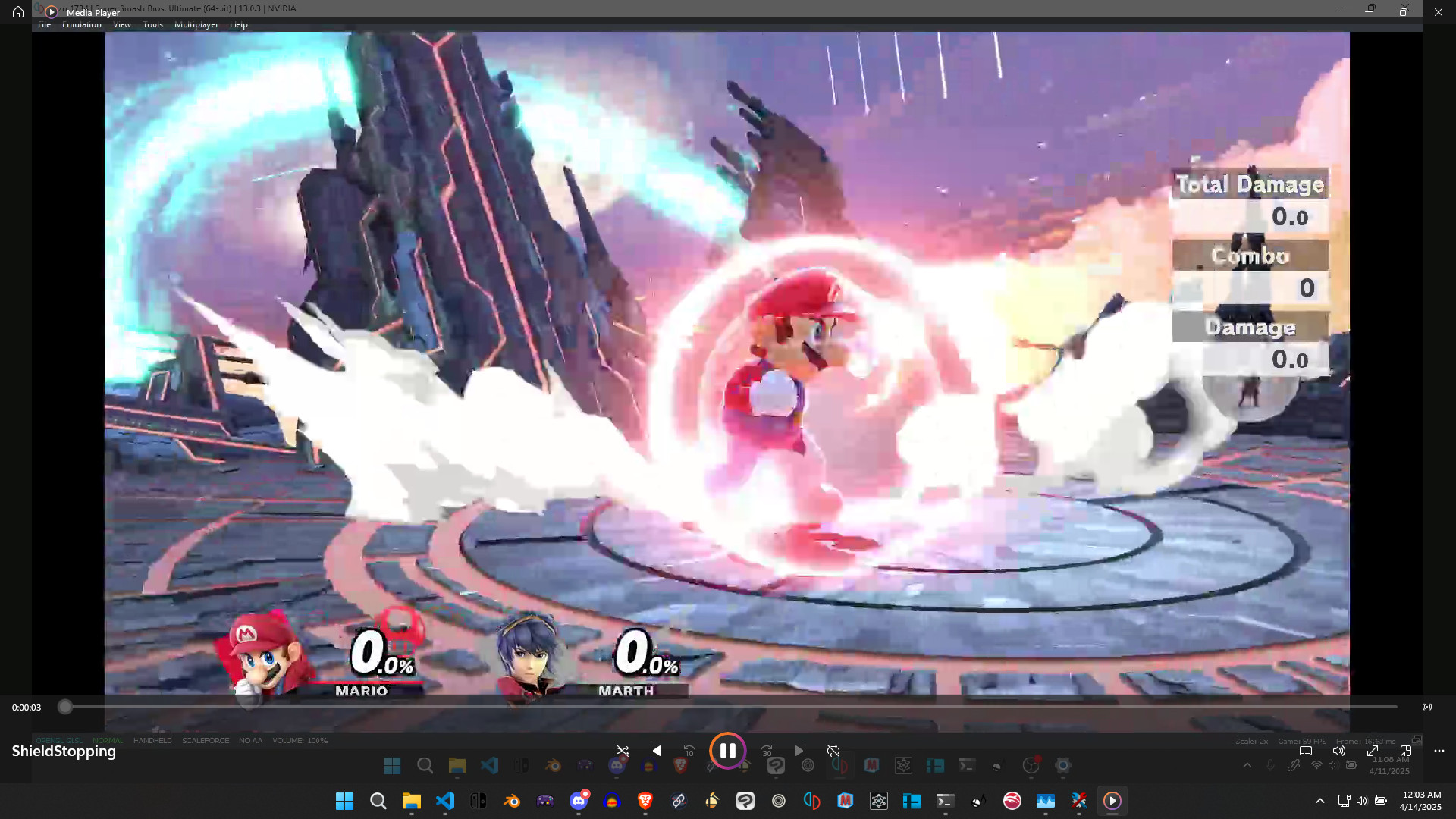Open the more options (…) menu

1440,751
